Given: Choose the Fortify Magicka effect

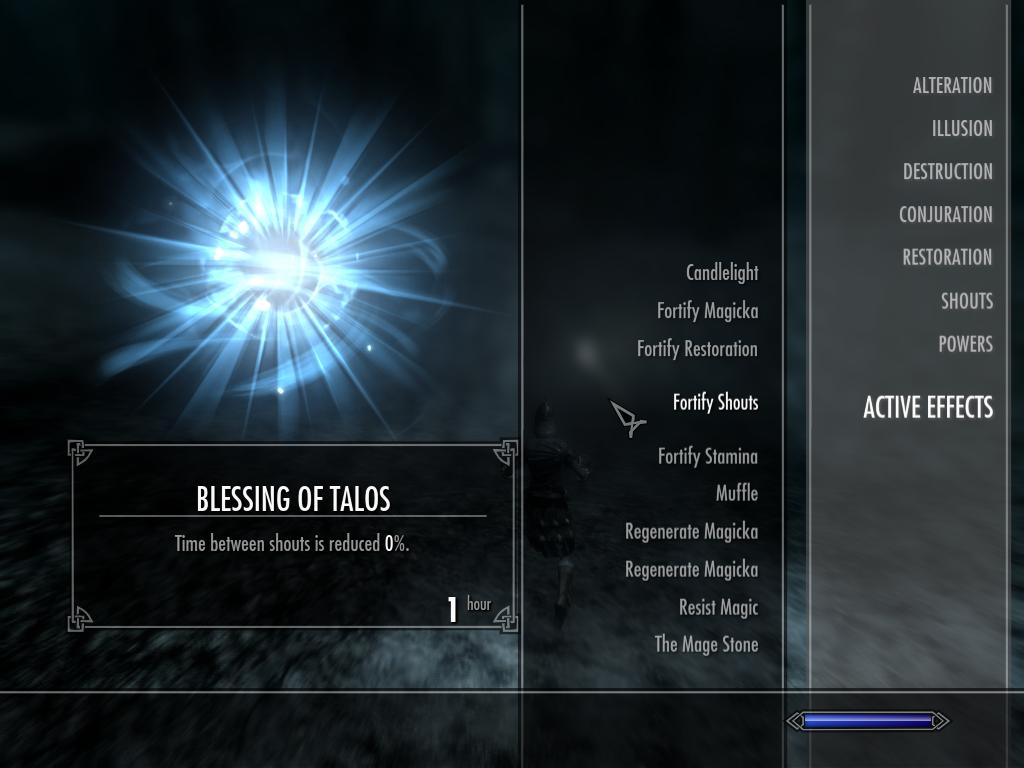Looking at the screenshot, I should 707,311.
